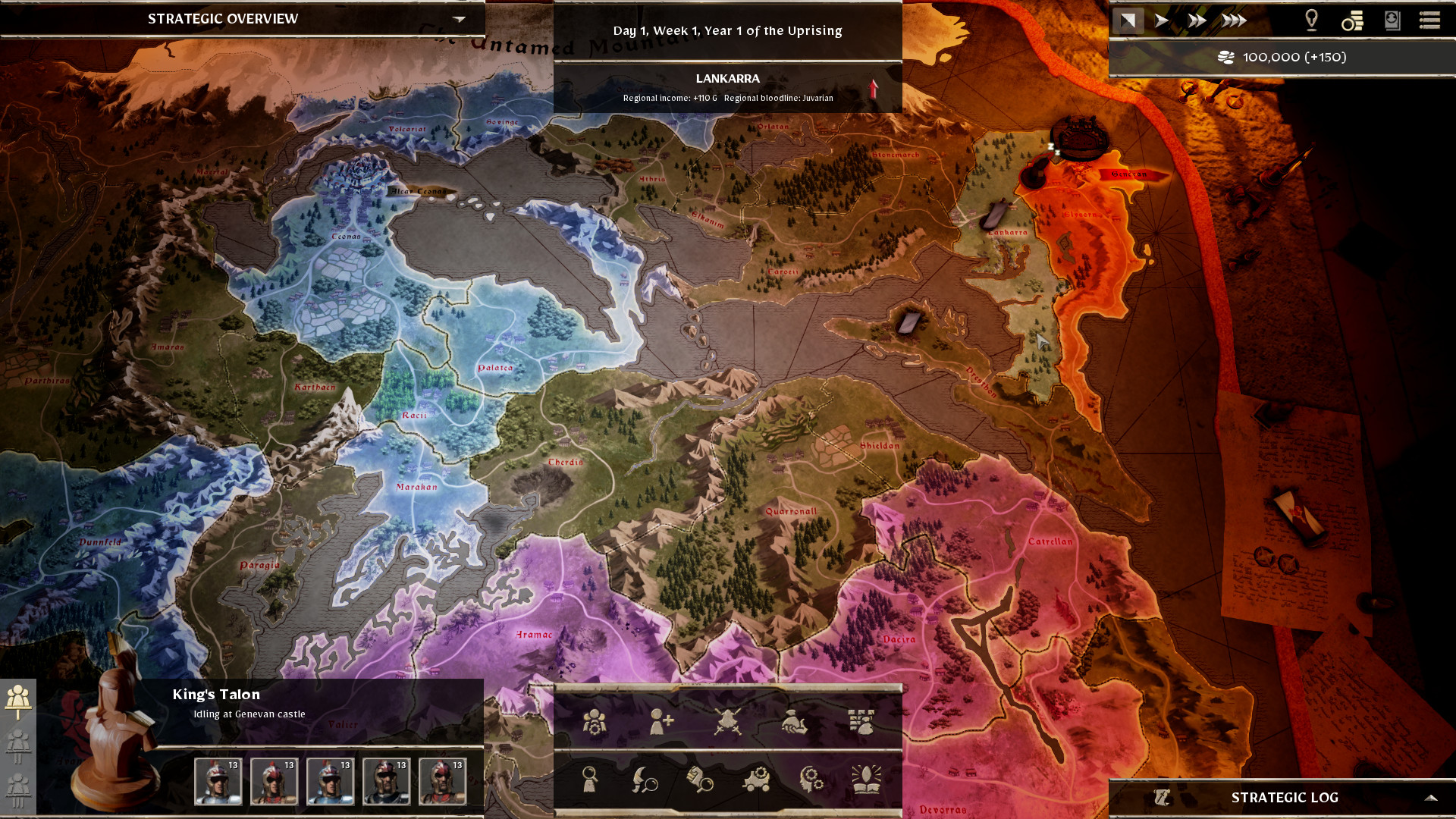Select the first squad tab
Screen dimensions: 1456x819
point(18,699)
